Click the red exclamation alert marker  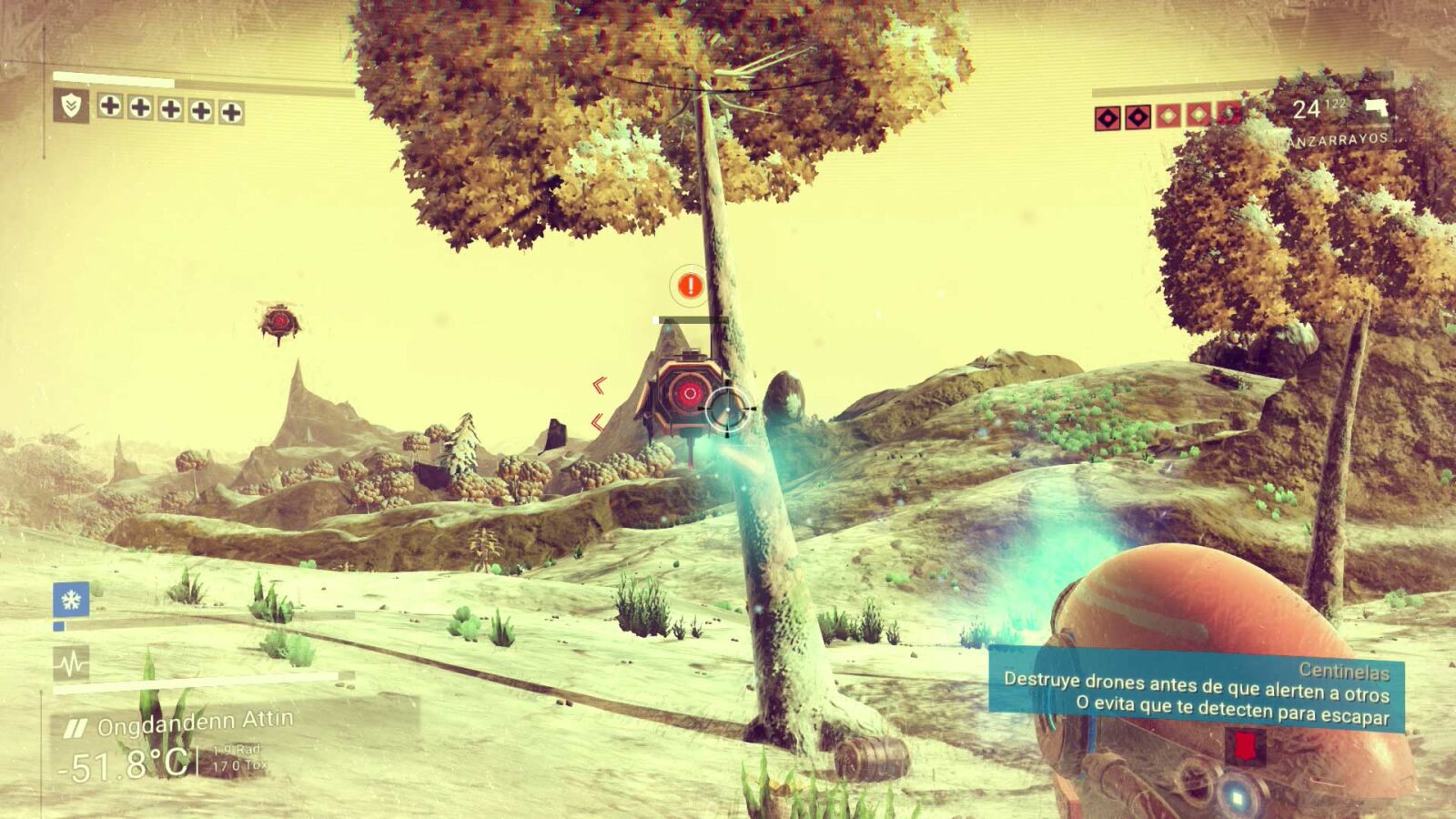click(x=691, y=286)
